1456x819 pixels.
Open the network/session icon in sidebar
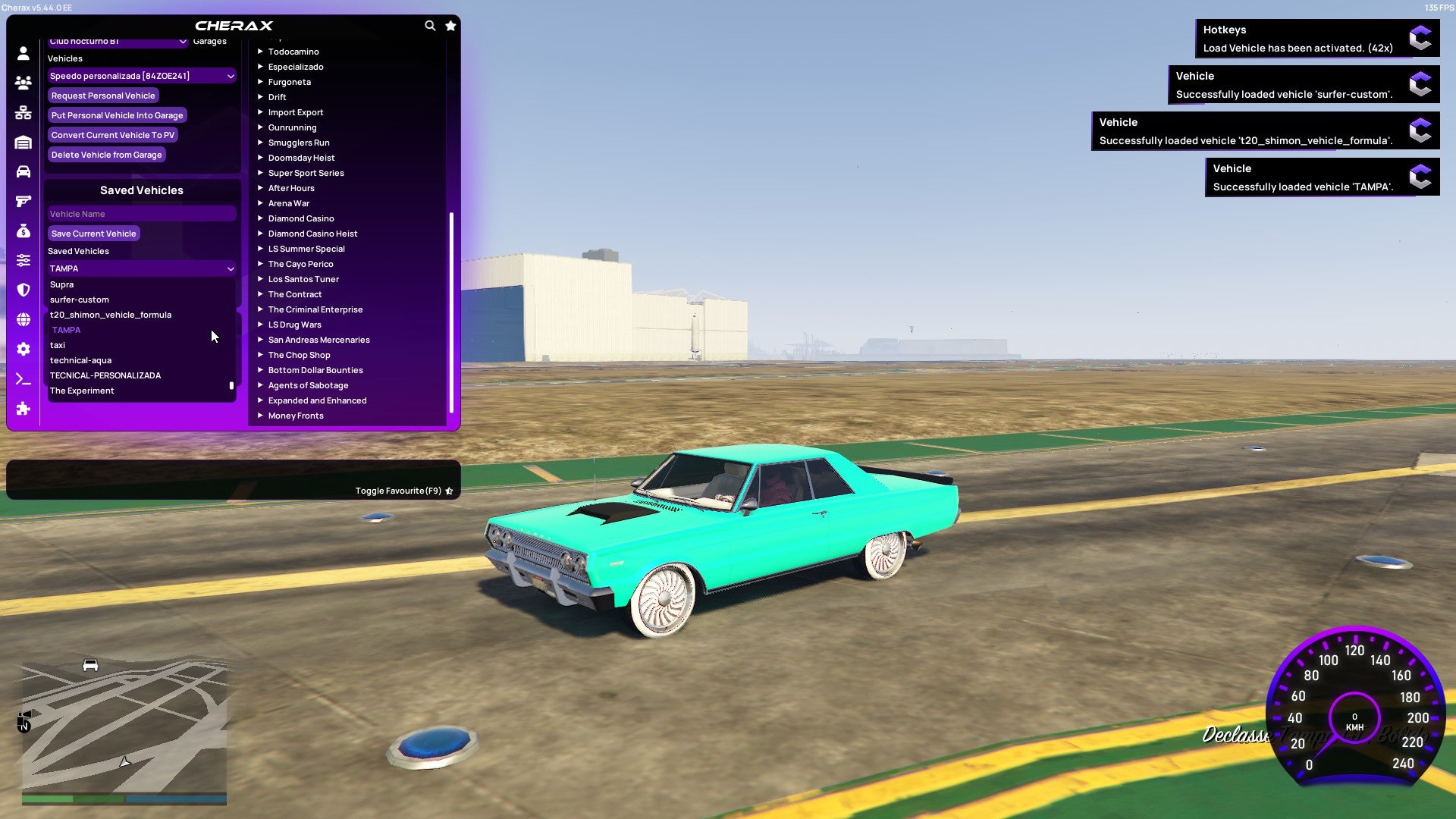pyautogui.click(x=23, y=113)
